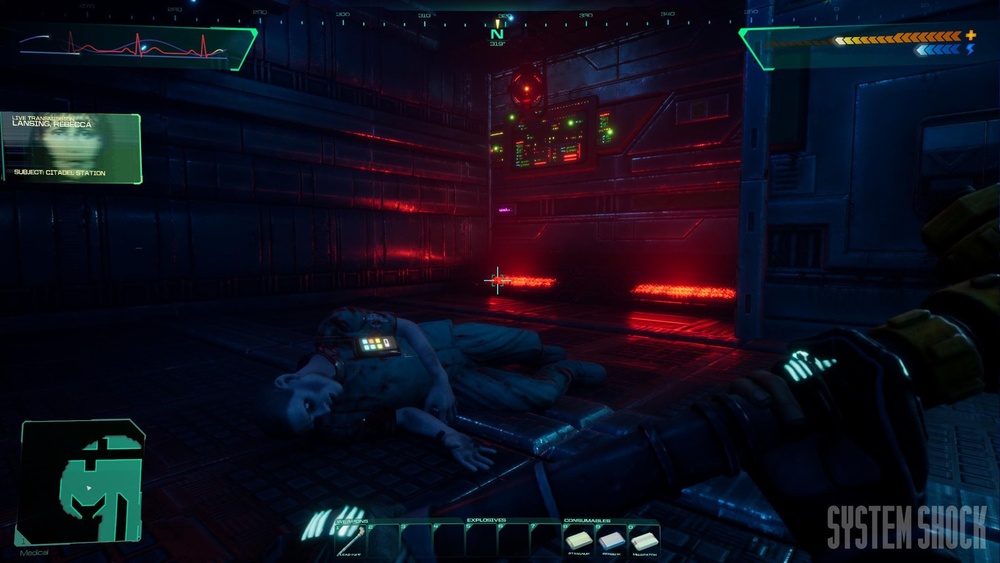Open the Medical level minimap
This screenshot has height=563, width=1000.
[x=82, y=483]
